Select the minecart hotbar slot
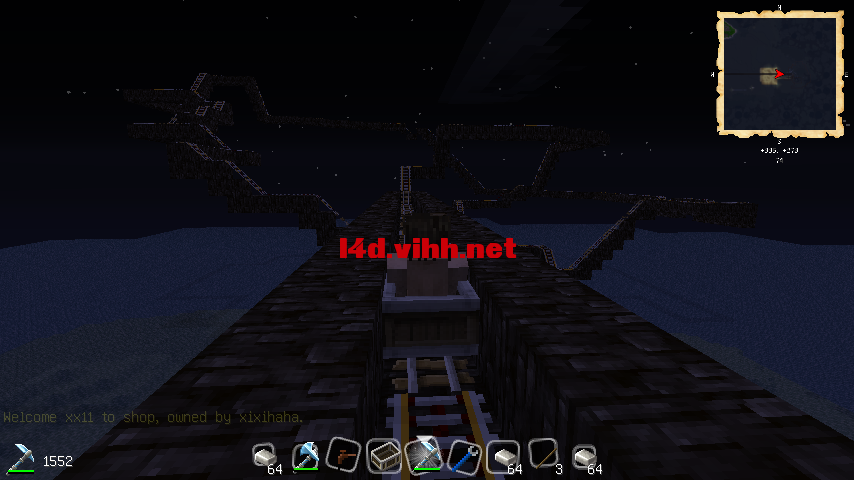The height and width of the screenshot is (480, 854). tap(384, 456)
